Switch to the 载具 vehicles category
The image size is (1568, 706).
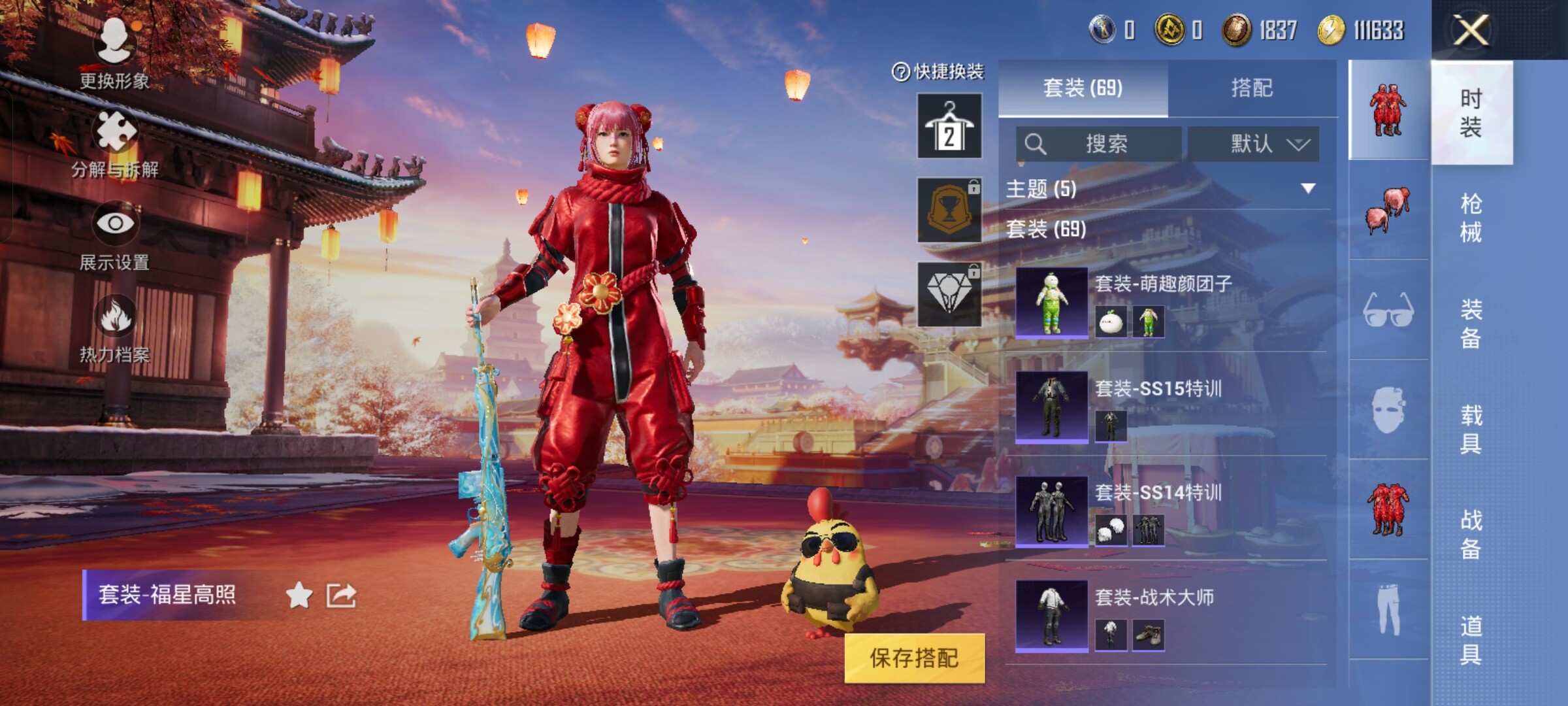click(1471, 429)
